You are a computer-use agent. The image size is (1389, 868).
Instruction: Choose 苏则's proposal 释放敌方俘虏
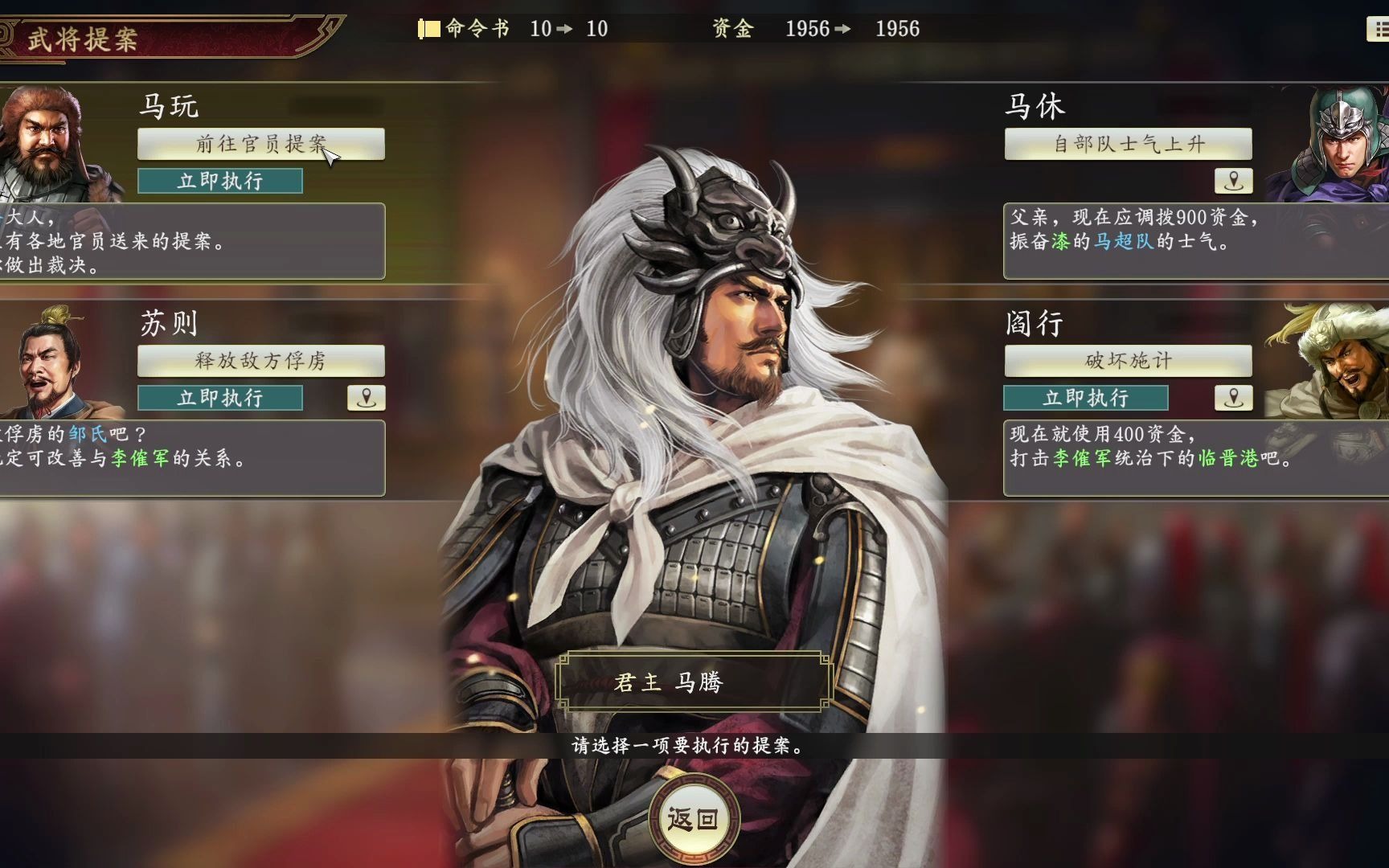pos(260,361)
